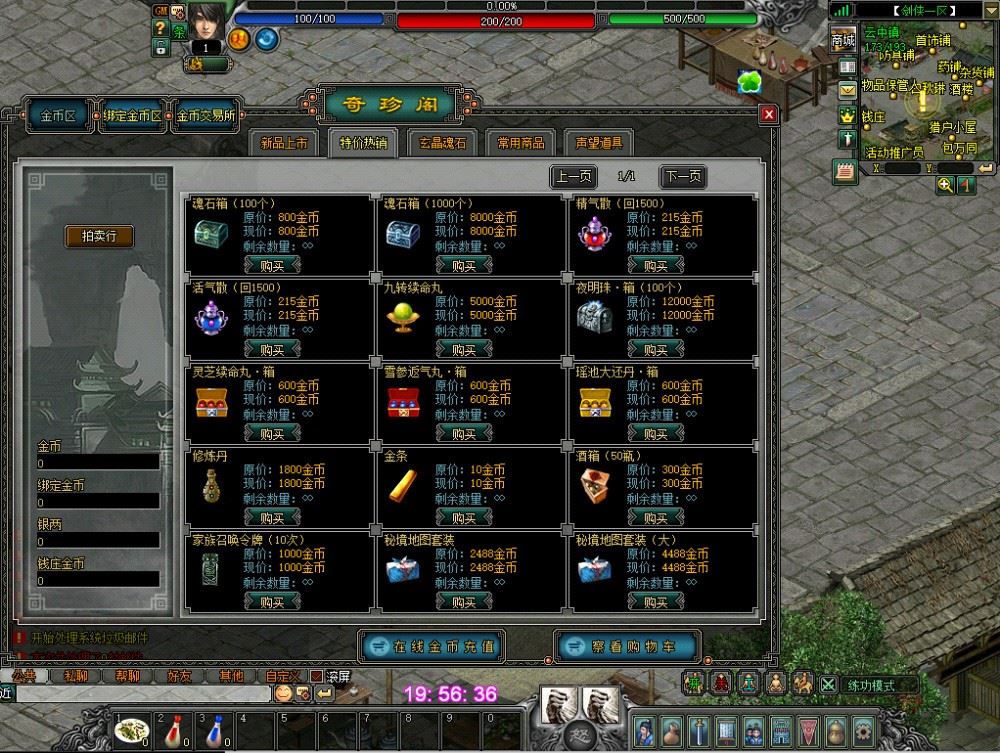
Task: Go to the previous page with 上一页
Action: click(x=574, y=177)
